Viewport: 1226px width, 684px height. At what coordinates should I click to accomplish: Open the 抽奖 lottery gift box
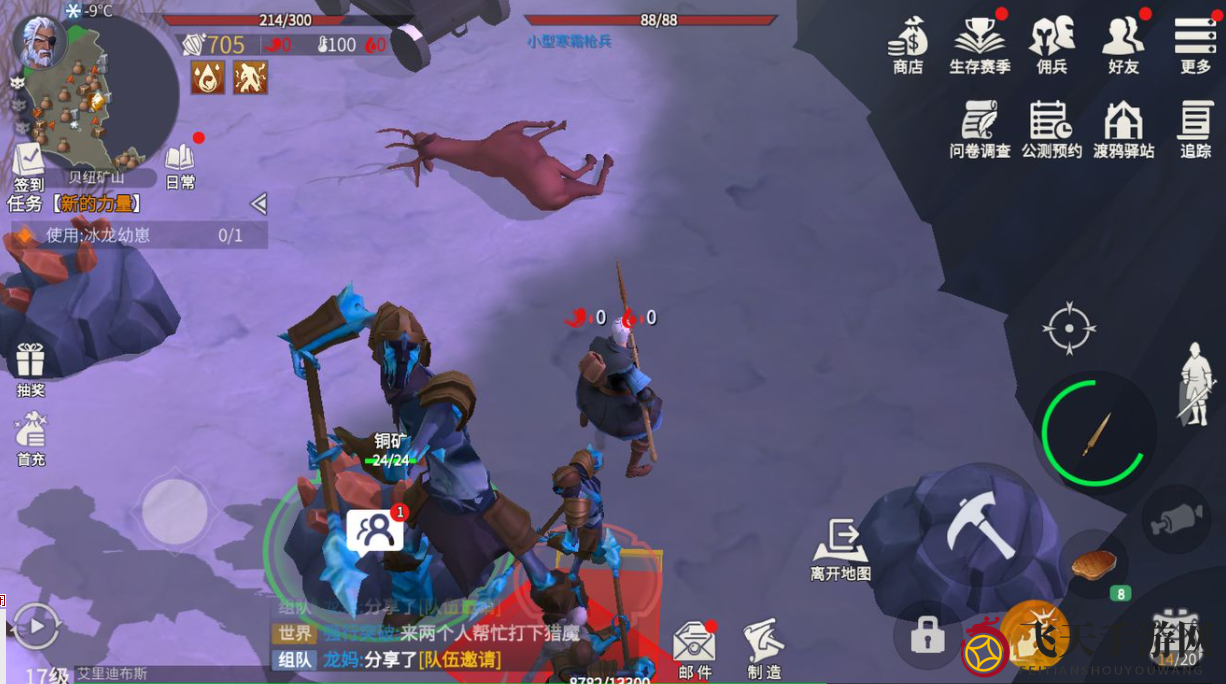30,367
